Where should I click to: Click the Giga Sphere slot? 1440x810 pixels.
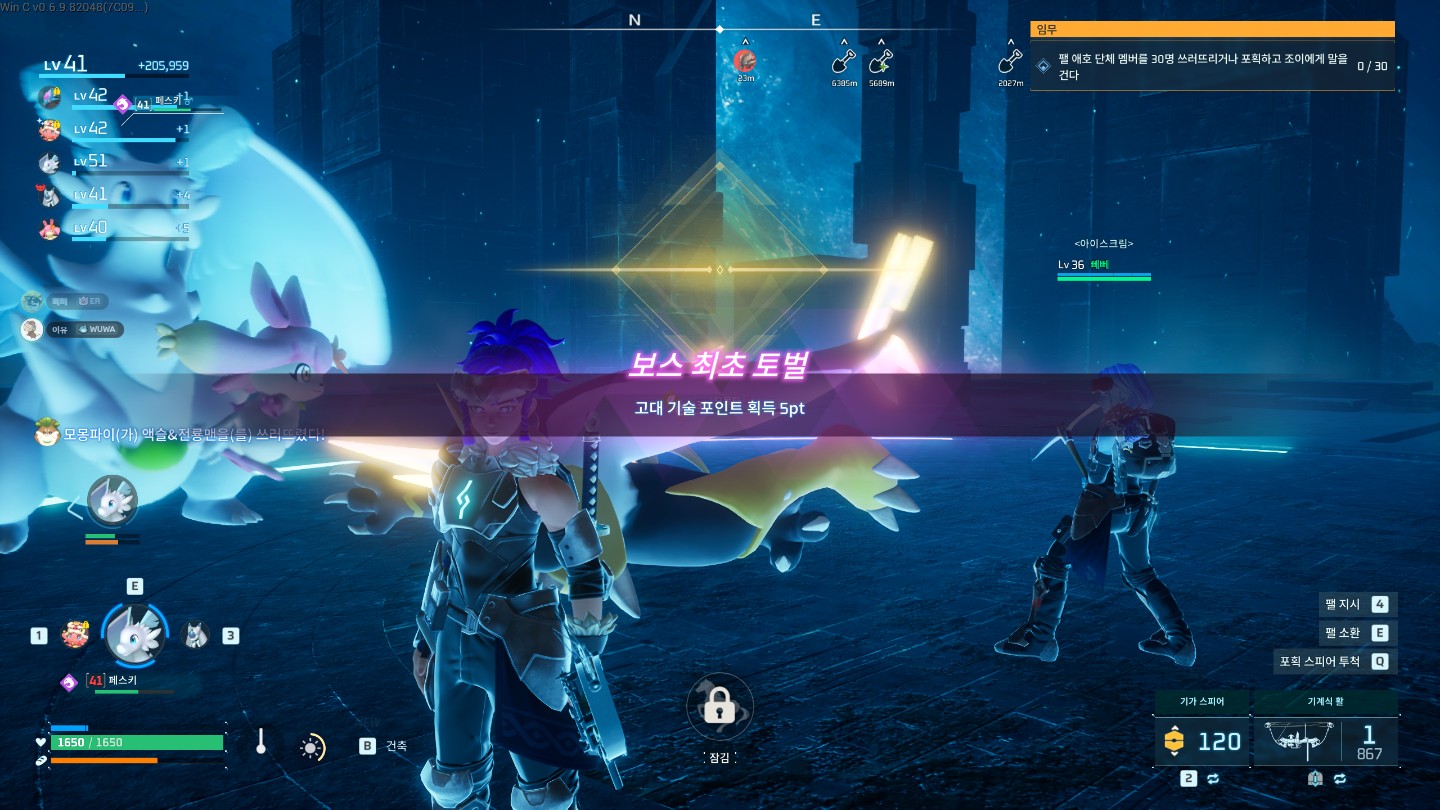[x=1201, y=740]
